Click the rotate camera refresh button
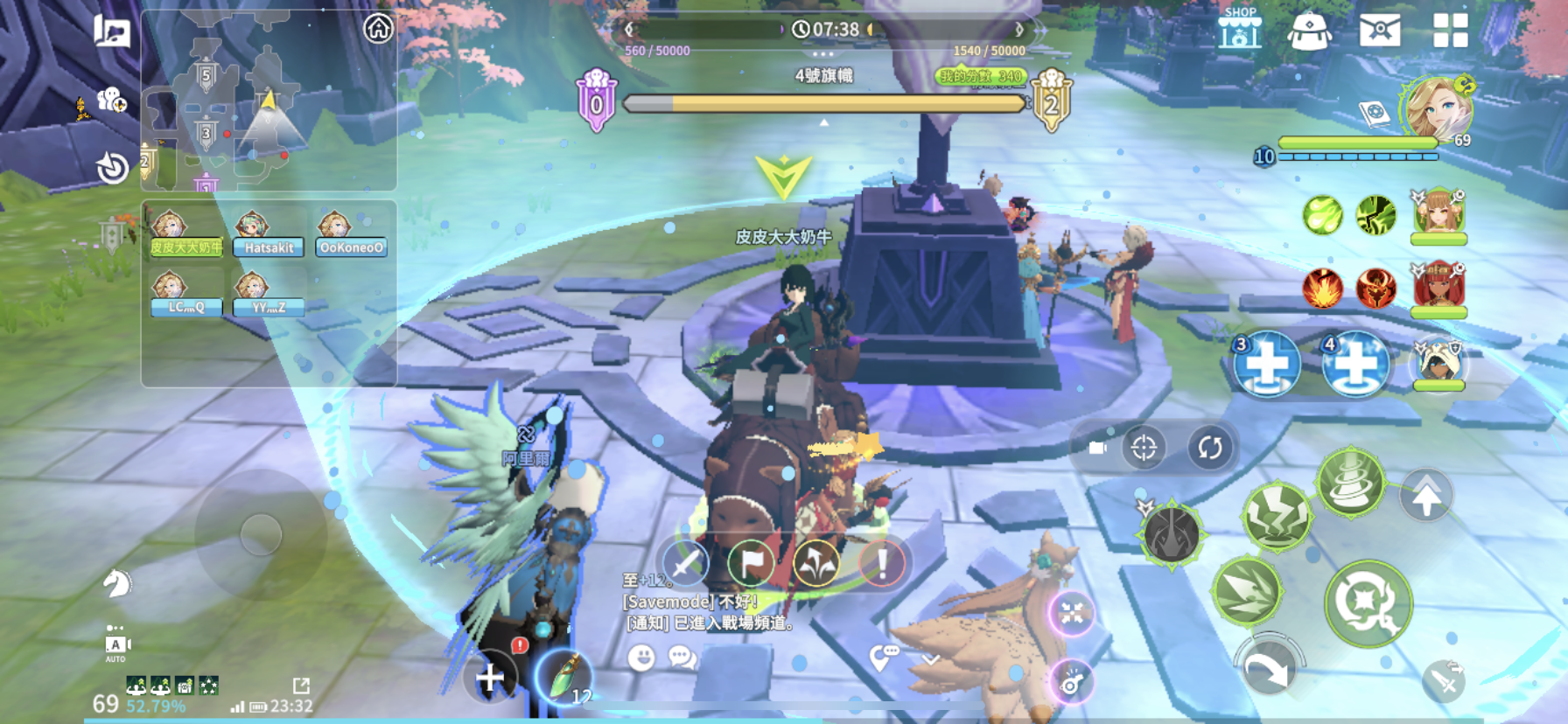This screenshot has width=1568, height=724. click(x=1209, y=448)
